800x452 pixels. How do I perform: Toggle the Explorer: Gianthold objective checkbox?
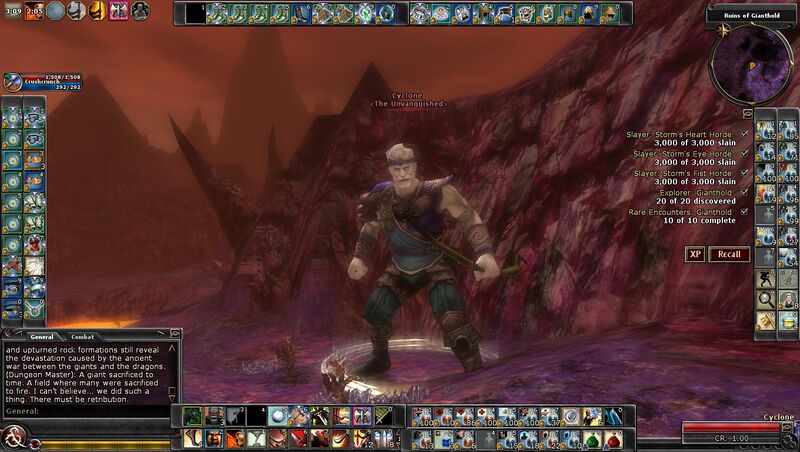click(745, 192)
